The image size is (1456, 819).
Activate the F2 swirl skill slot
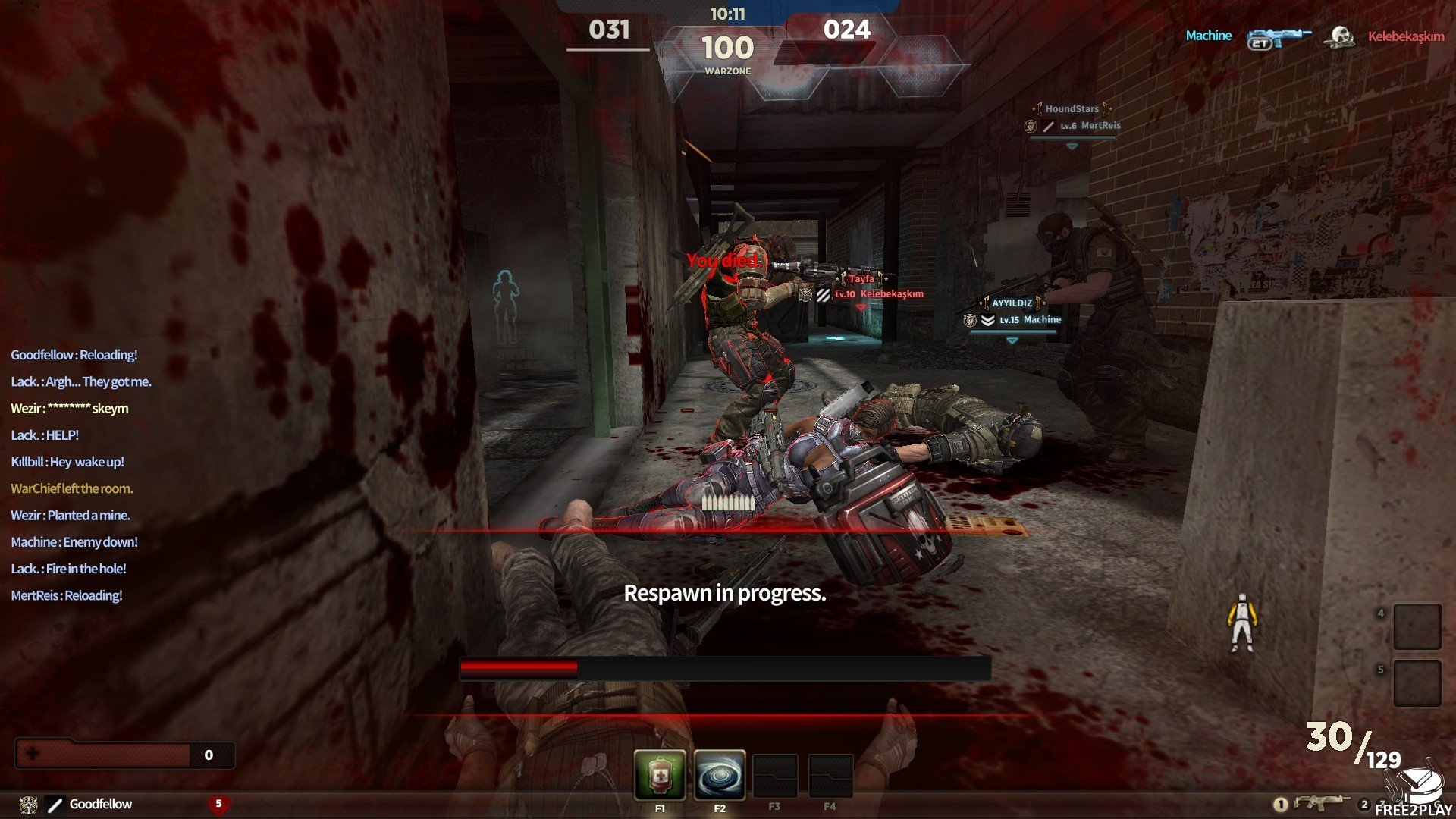click(719, 775)
